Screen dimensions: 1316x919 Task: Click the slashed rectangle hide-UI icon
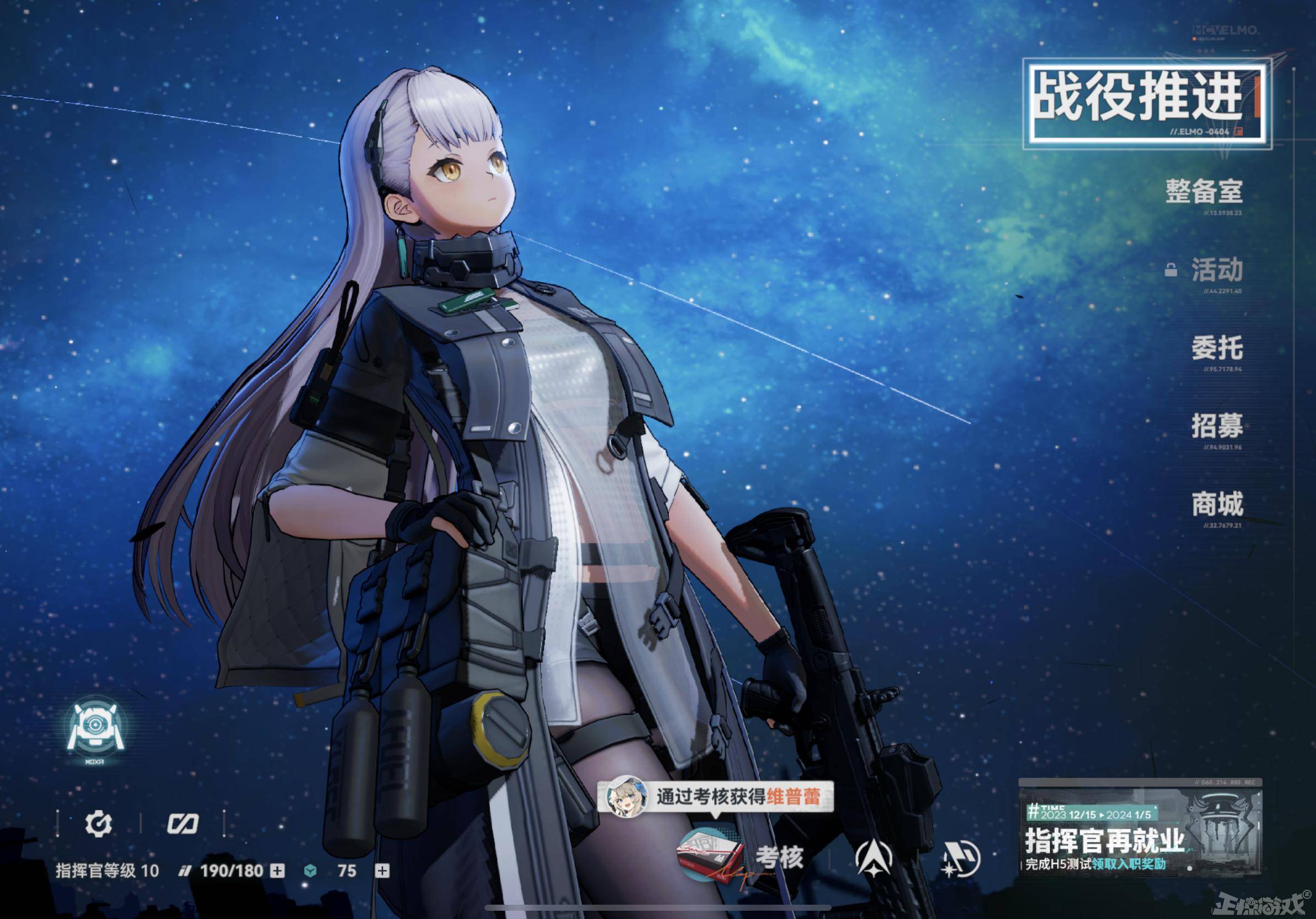click(182, 824)
